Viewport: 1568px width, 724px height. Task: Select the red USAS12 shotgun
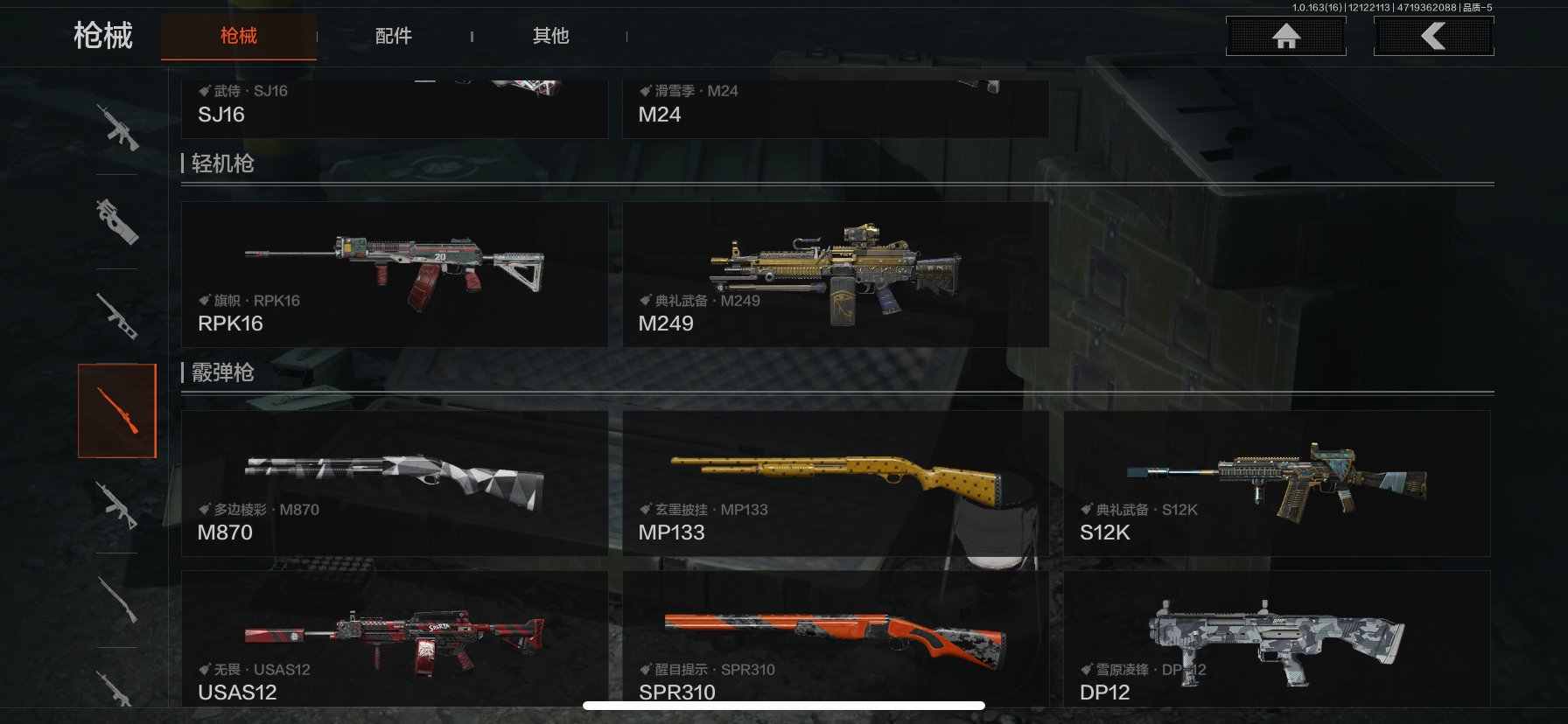tap(394, 640)
